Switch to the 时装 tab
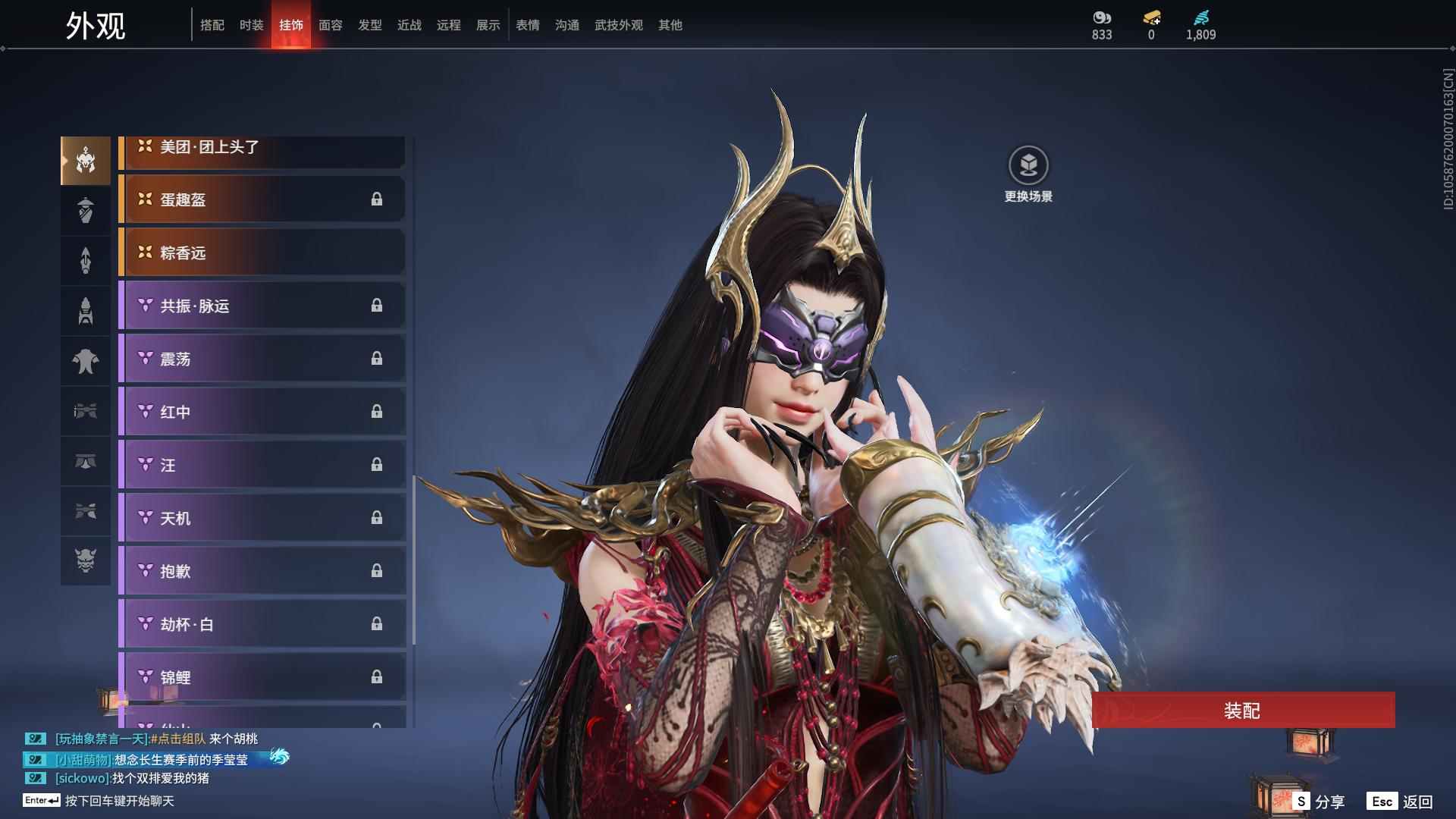The height and width of the screenshot is (819, 1456). point(251,25)
